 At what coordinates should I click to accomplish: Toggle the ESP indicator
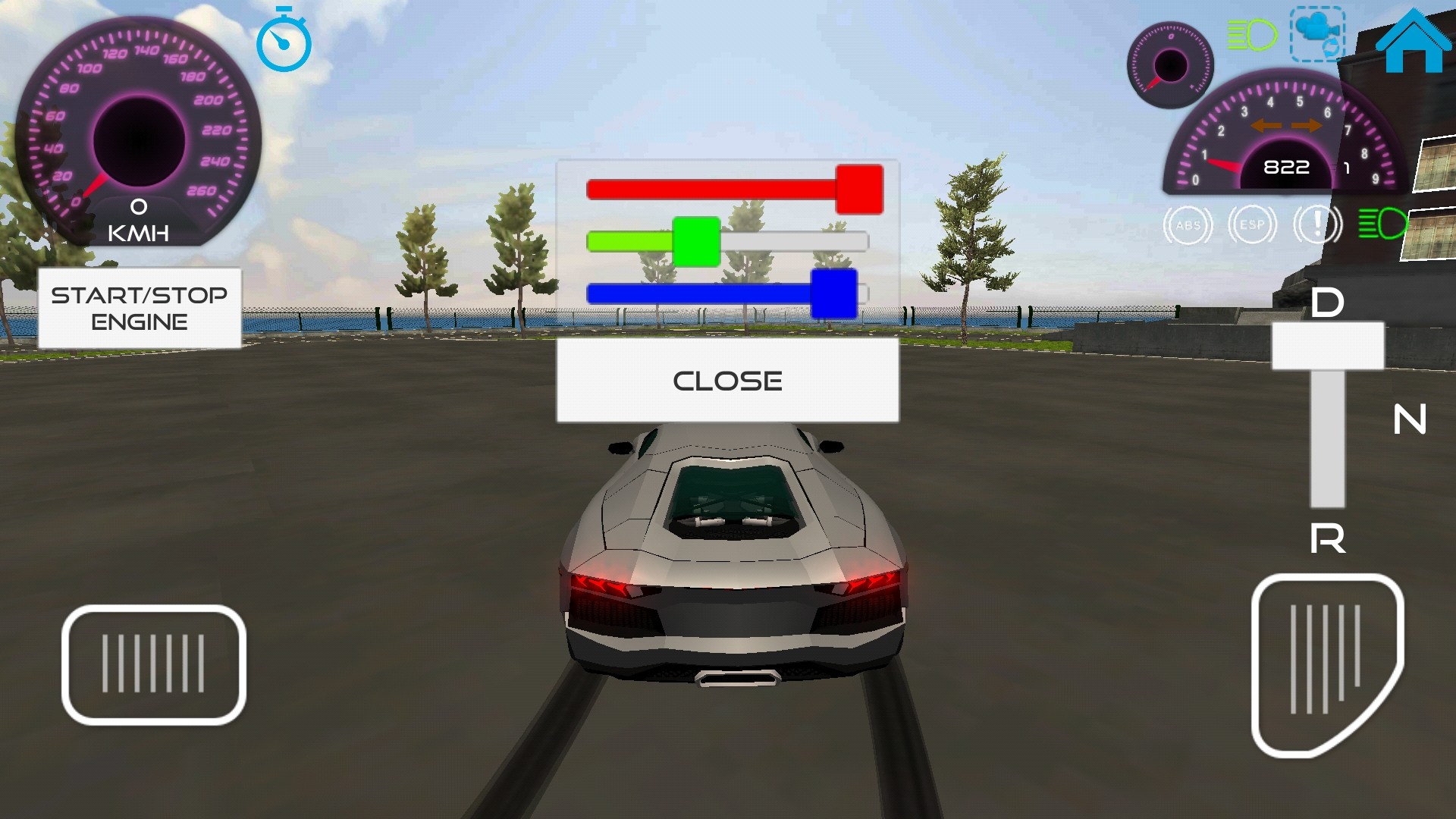click(x=1252, y=225)
